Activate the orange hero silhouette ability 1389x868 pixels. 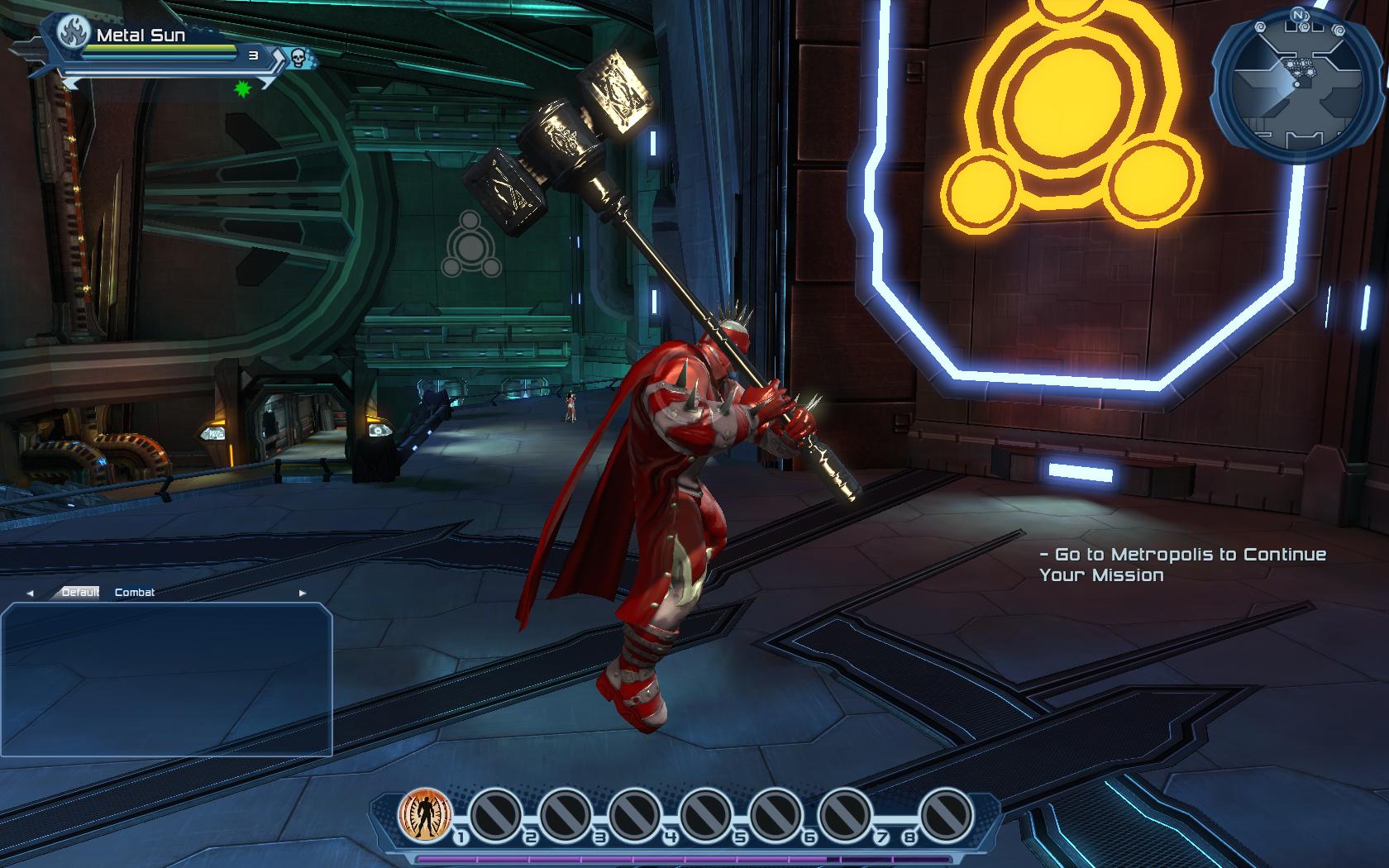click(425, 814)
